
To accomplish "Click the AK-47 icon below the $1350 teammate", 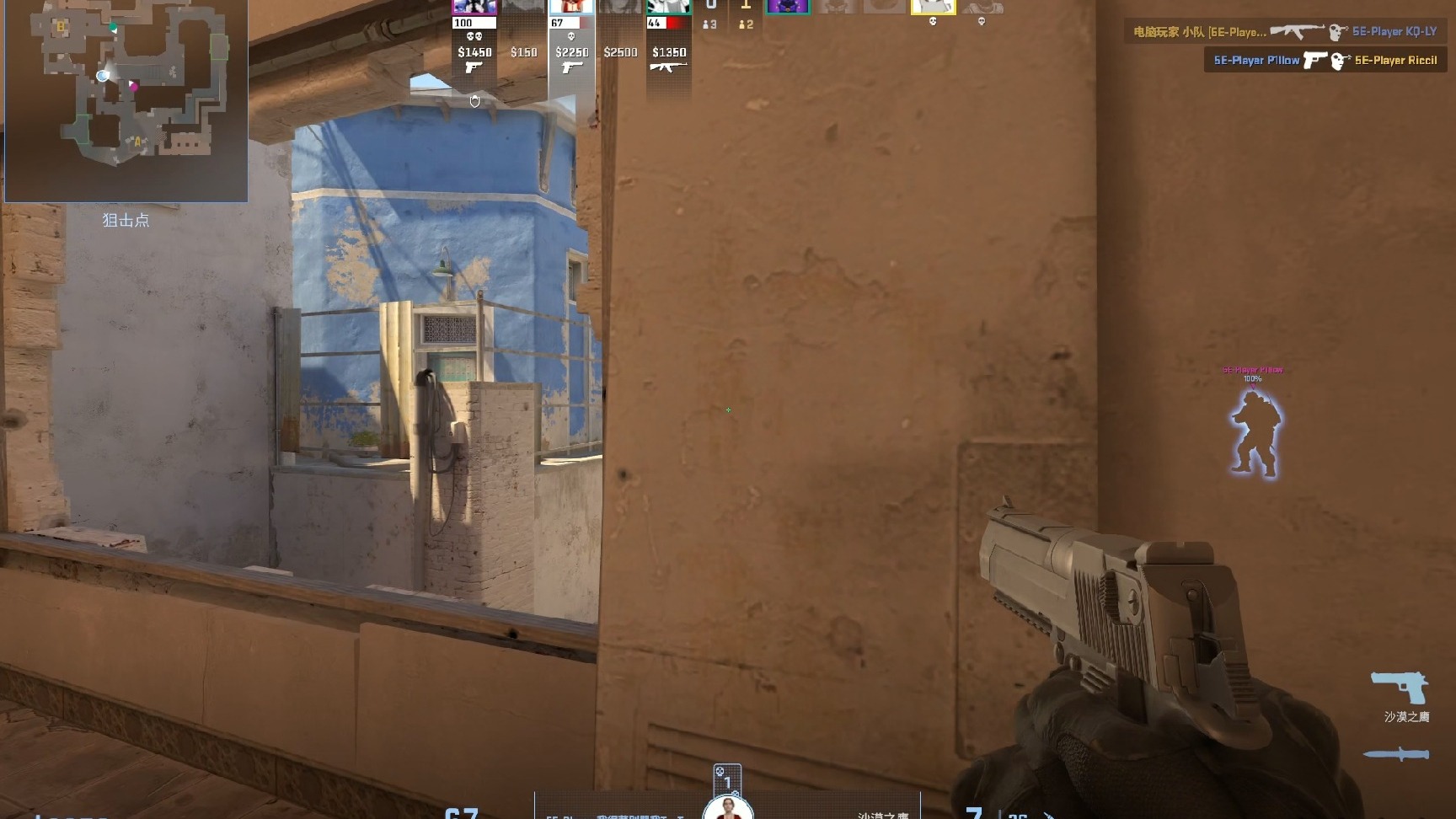I will (x=669, y=67).
